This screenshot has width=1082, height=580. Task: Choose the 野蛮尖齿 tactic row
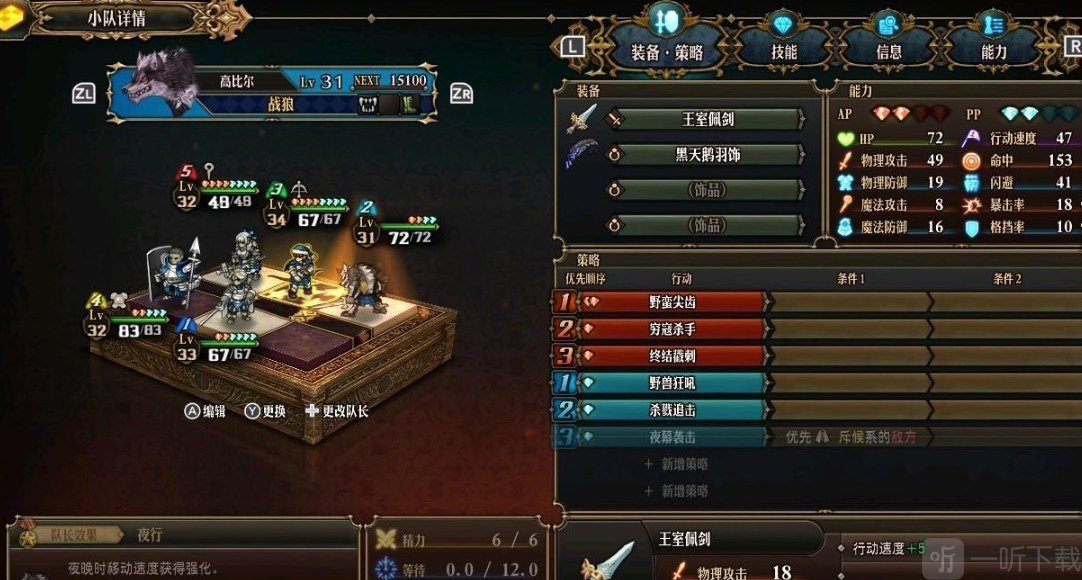[671, 301]
